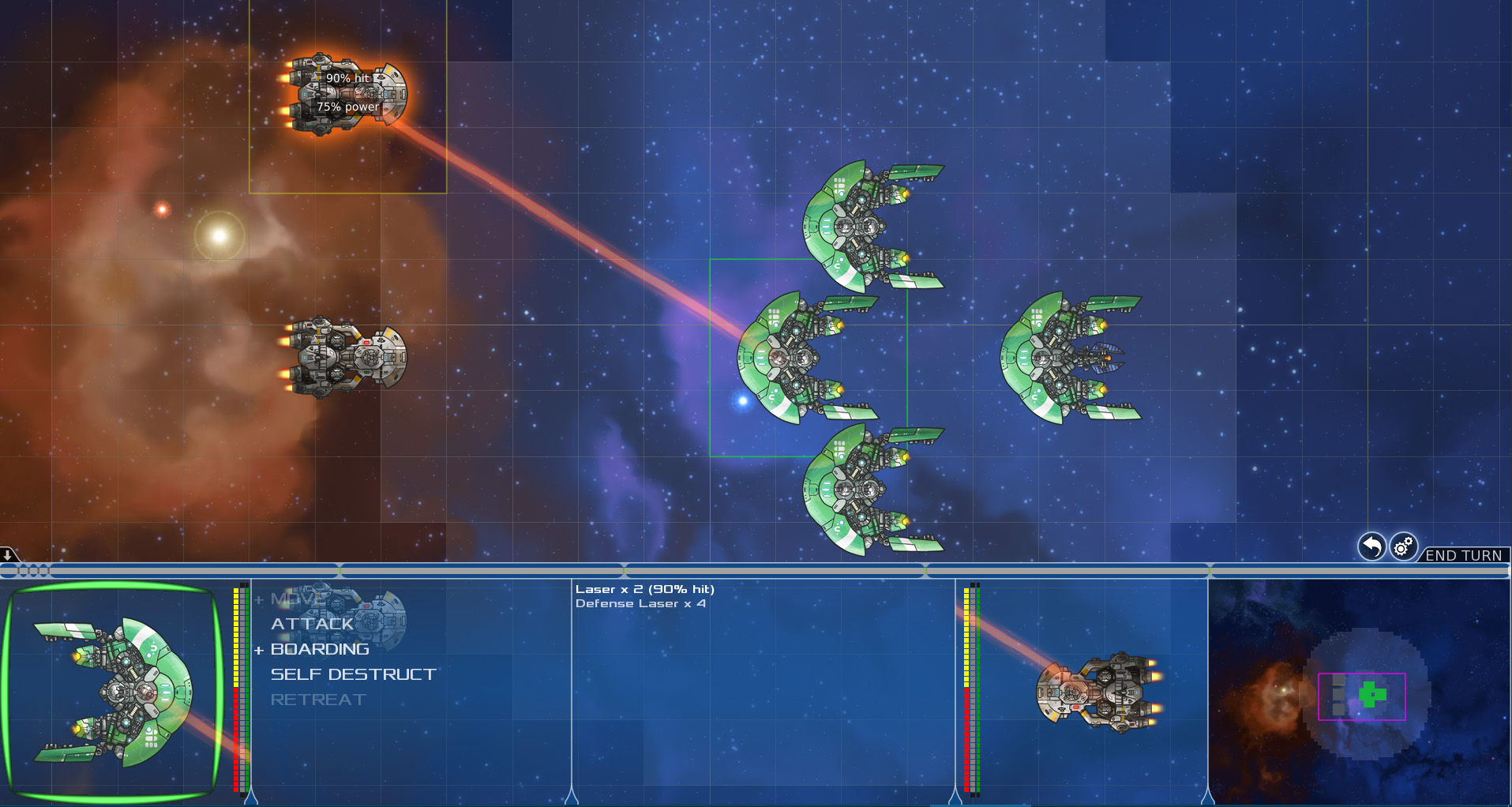Target the grey enemy ship showing 90% hit

click(x=347, y=94)
